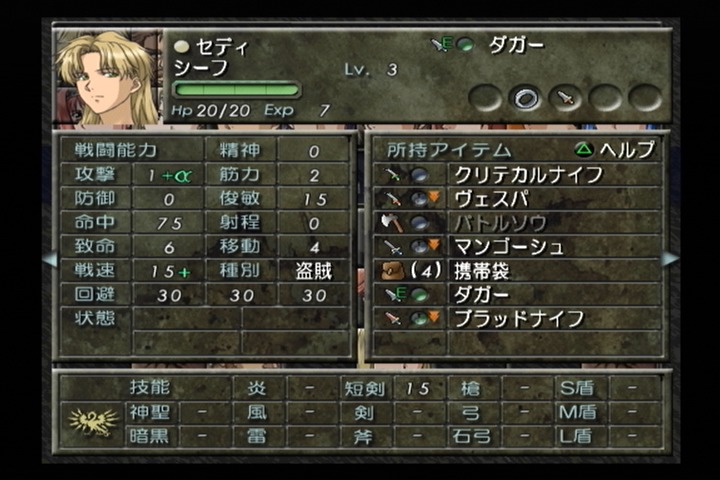The width and height of the screenshot is (720, 480).
Task: Select the クリテカルナイフ item row
Action: 515,174
